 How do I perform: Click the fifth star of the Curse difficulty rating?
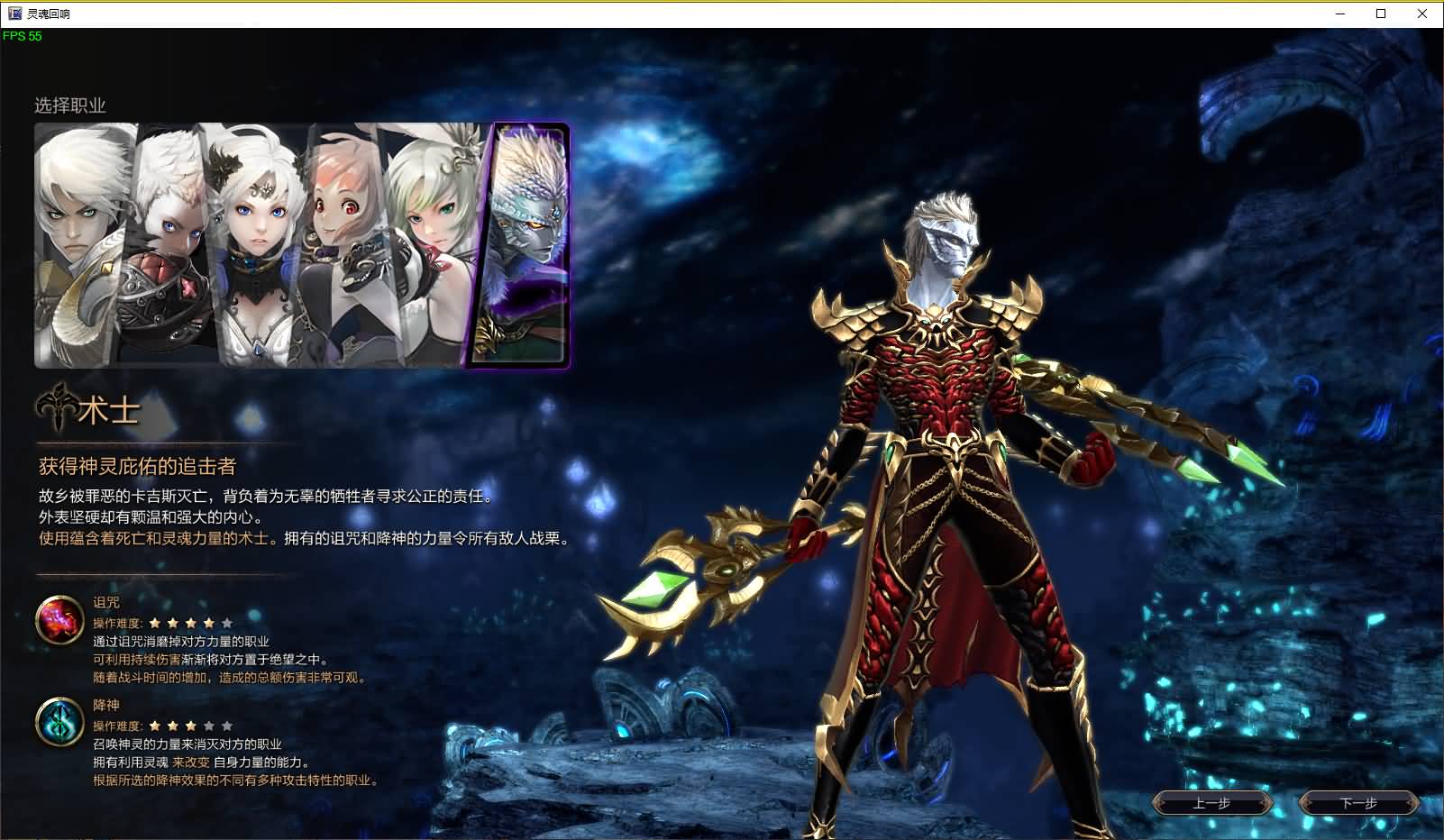tap(227, 622)
